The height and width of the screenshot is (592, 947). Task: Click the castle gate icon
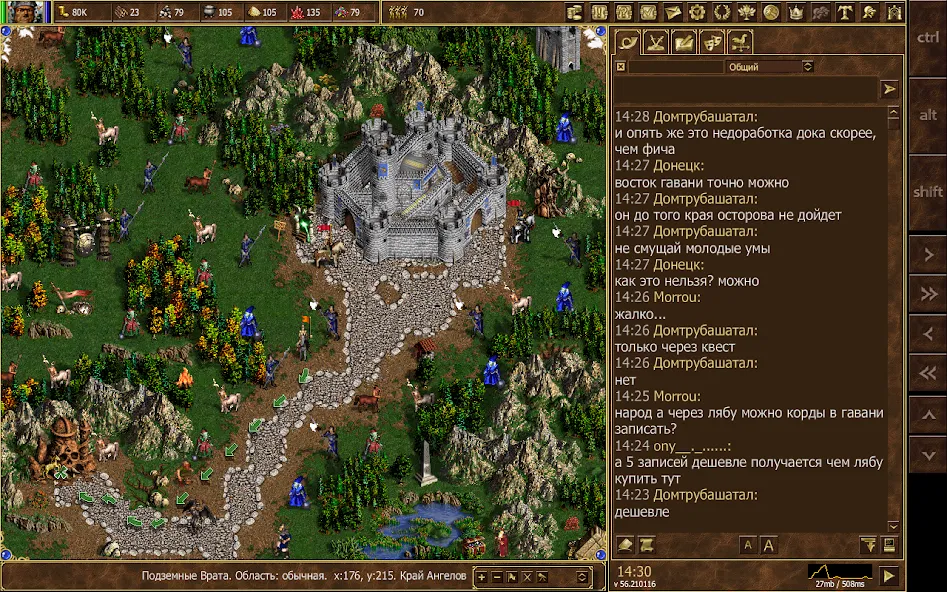(x=894, y=13)
